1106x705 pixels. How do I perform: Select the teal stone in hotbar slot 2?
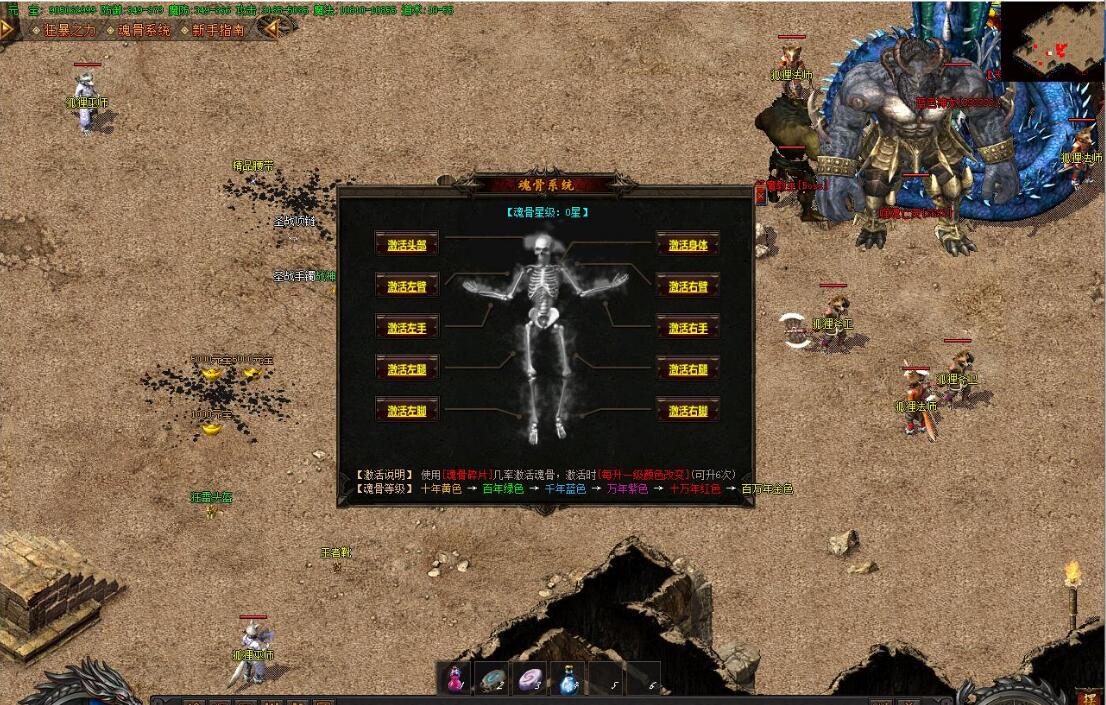[491, 678]
